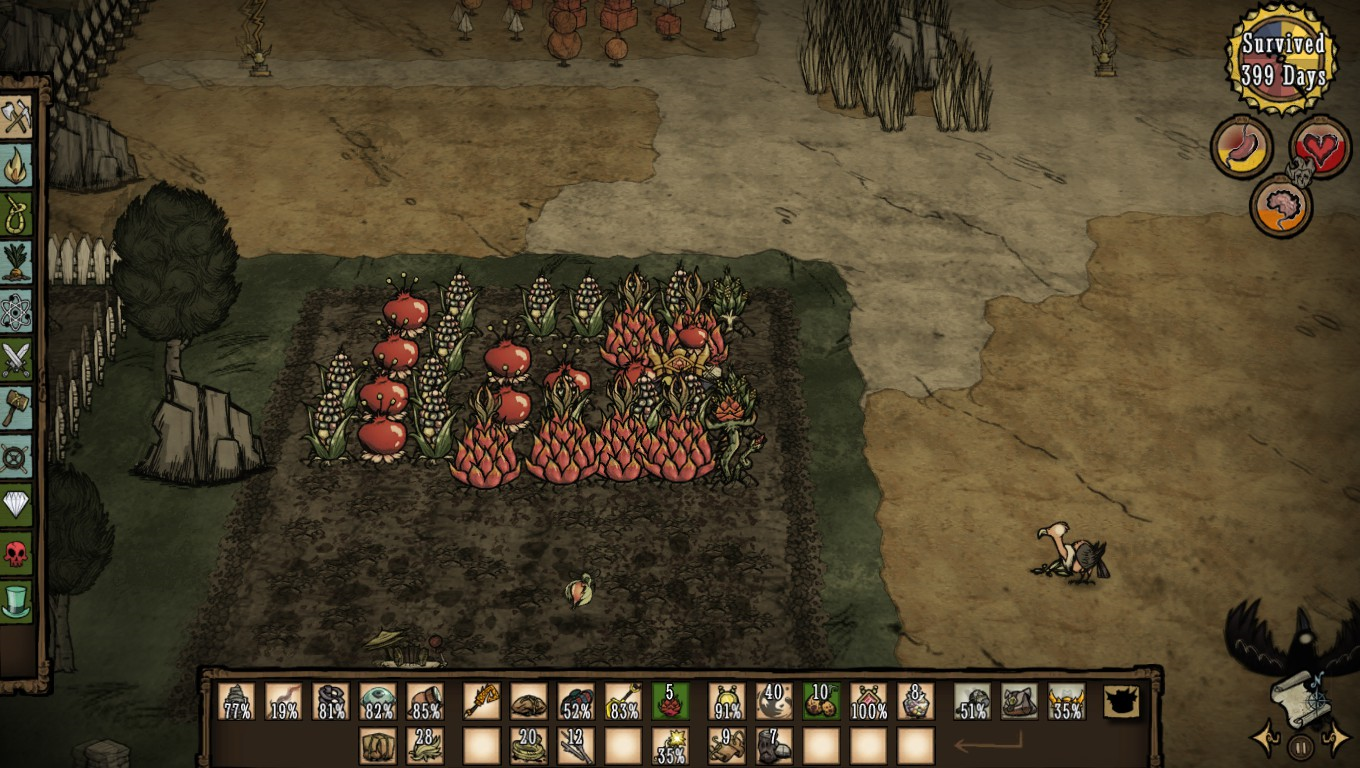This screenshot has width=1360, height=768.
Task: Select the cut grass stack of 28
Action: pos(425,746)
